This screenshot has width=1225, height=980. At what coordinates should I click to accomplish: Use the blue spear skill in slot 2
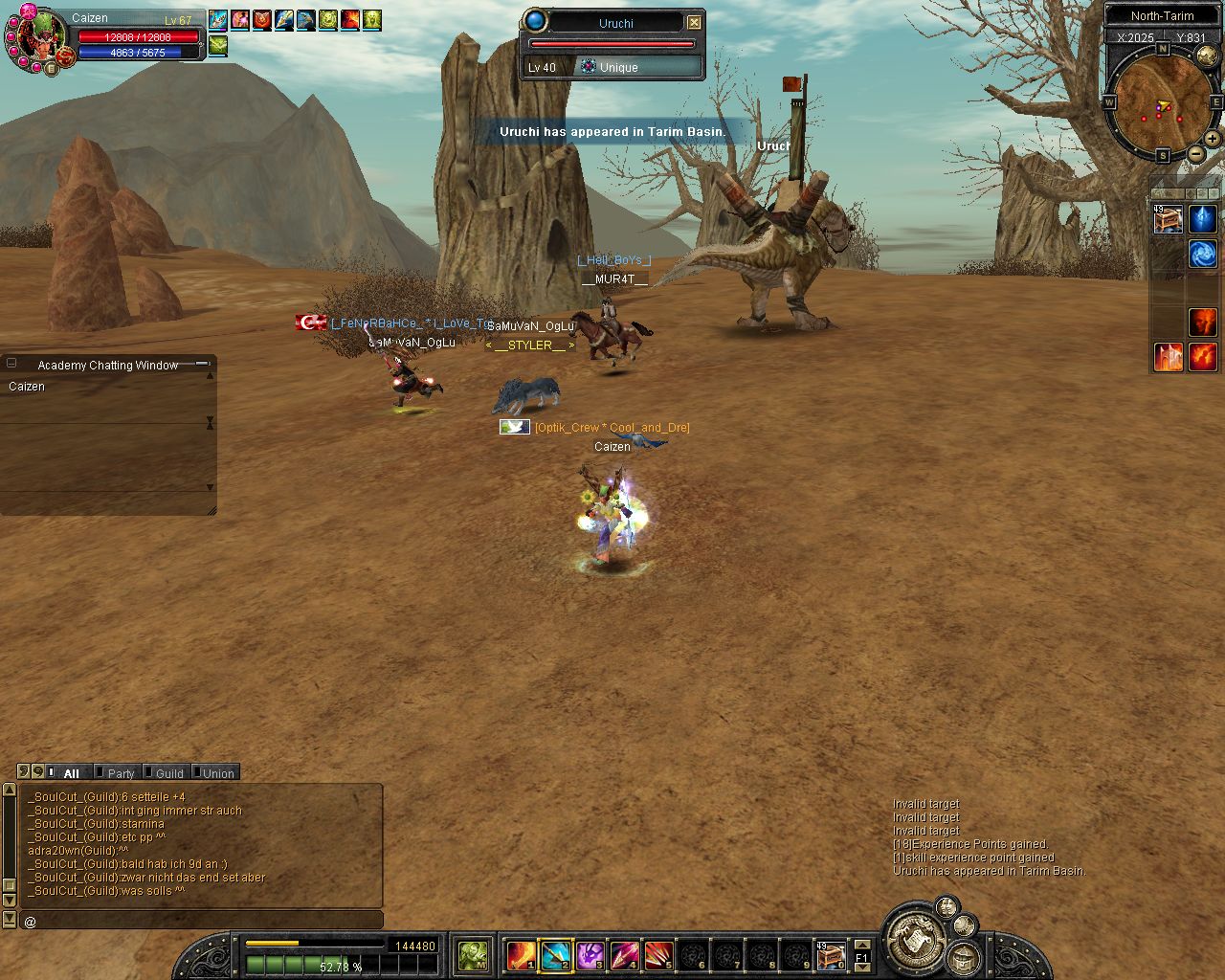pyautogui.click(x=555, y=955)
